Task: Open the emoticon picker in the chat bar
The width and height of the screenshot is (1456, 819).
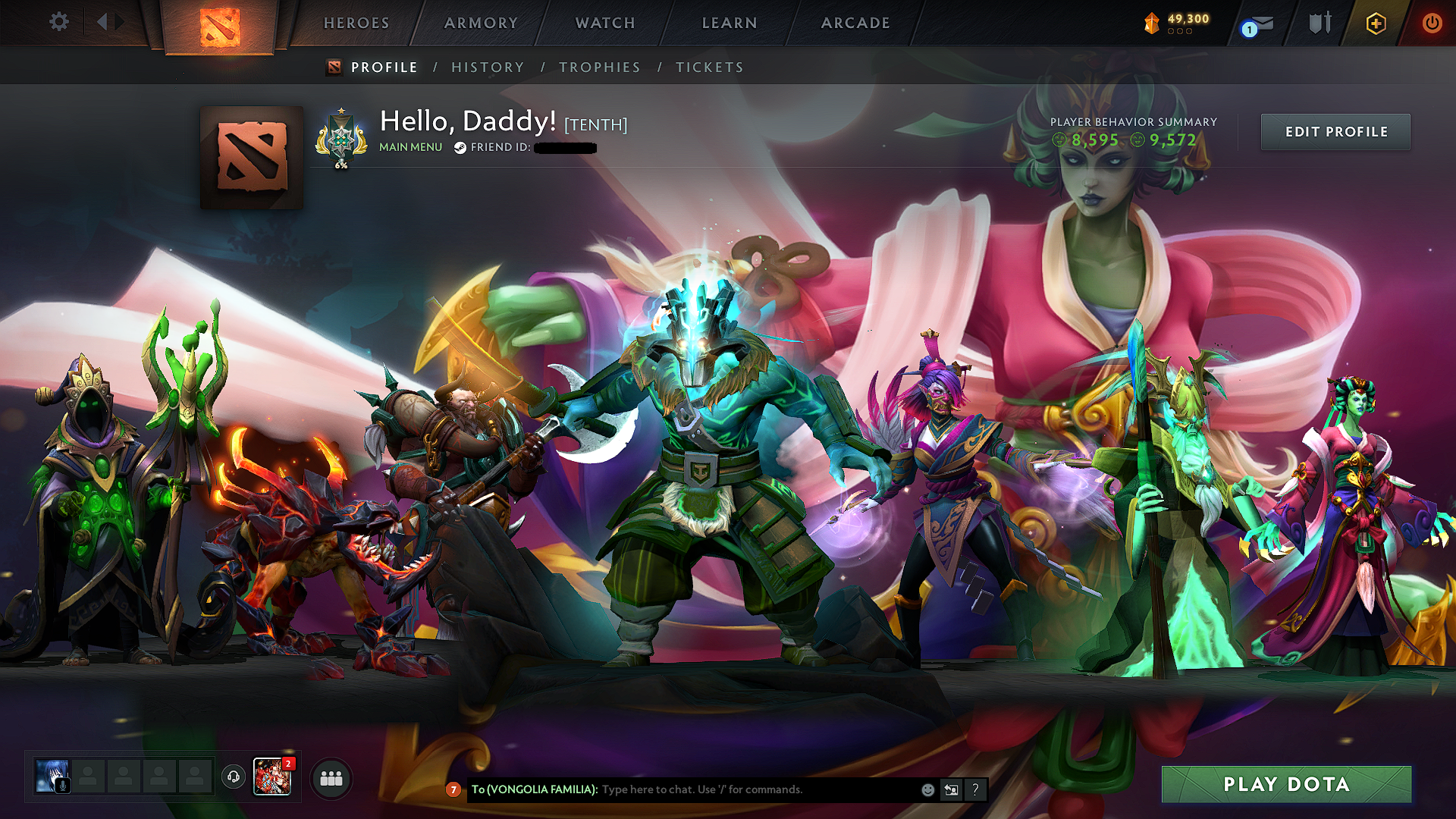Action: coord(927,789)
